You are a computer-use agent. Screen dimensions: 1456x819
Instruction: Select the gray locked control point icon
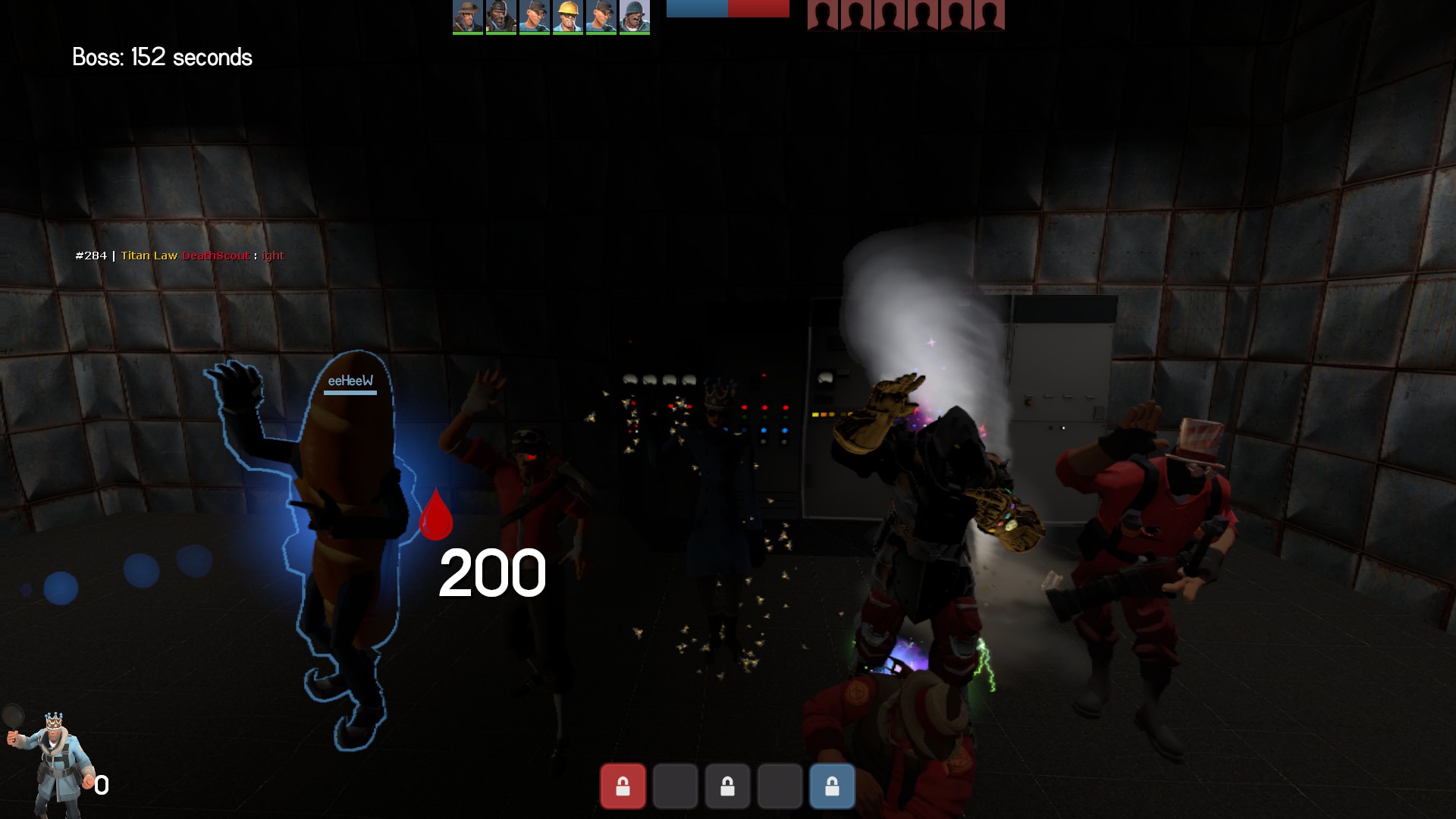click(x=727, y=786)
